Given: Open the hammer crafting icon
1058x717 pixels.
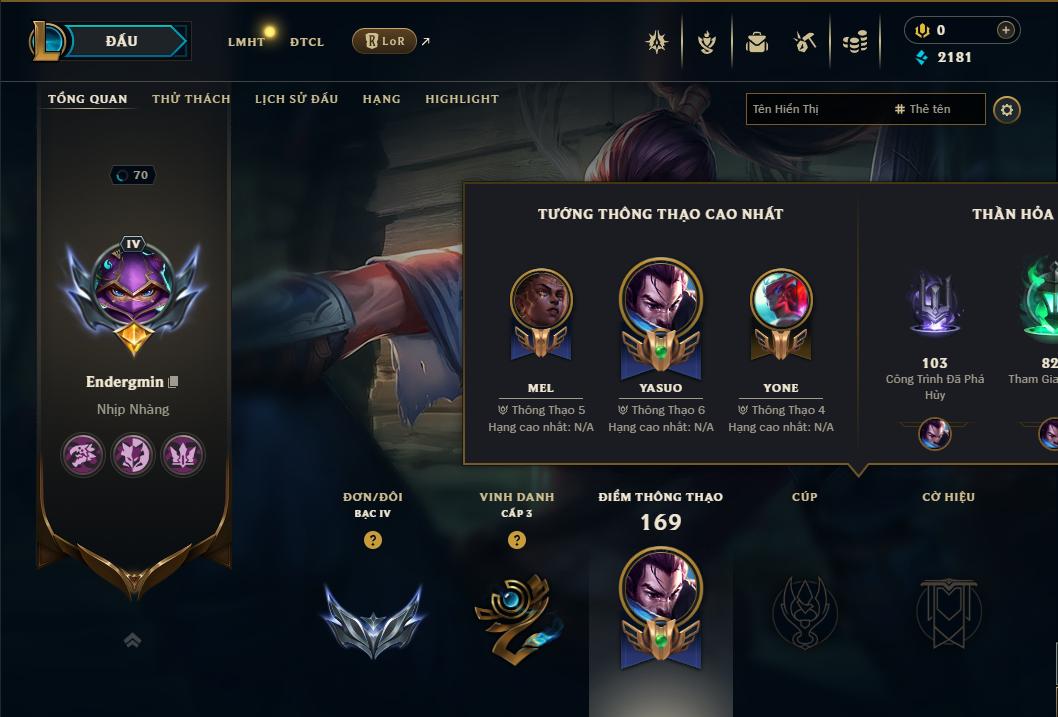Looking at the screenshot, I should (x=805, y=42).
